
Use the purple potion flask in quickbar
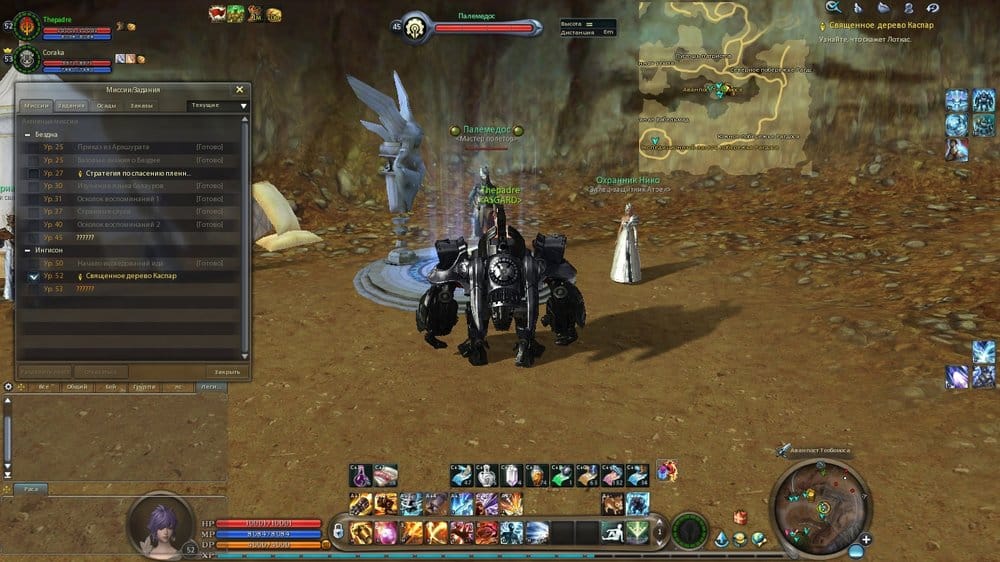tap(360, 475)
